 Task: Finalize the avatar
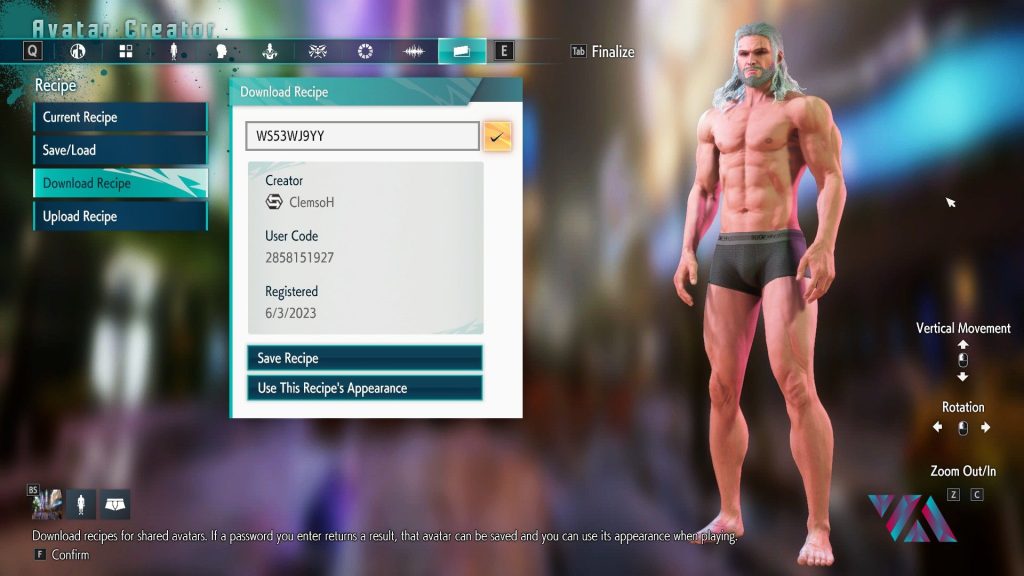[x=612, y=51]
